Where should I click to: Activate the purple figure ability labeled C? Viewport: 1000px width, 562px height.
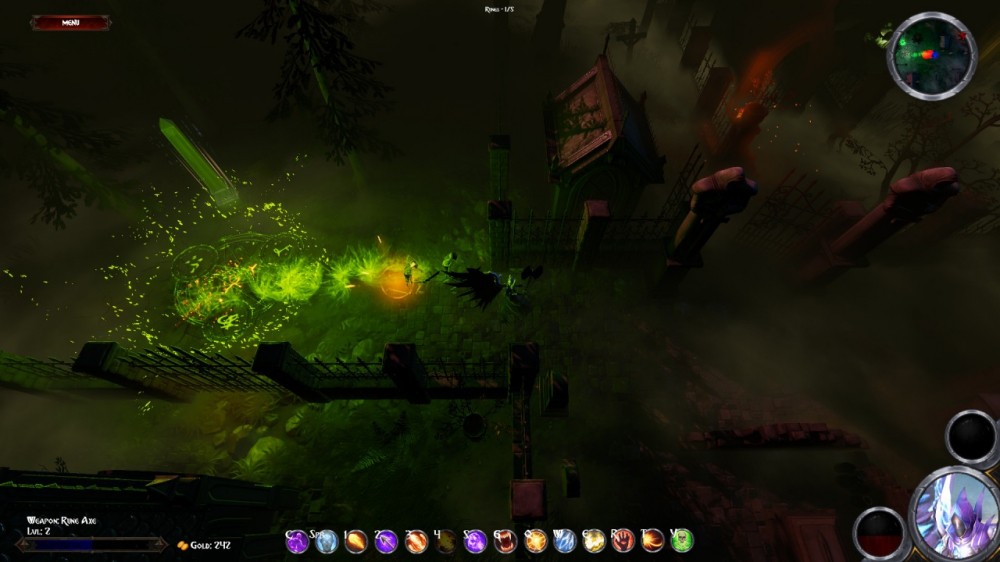pos(298,541)
